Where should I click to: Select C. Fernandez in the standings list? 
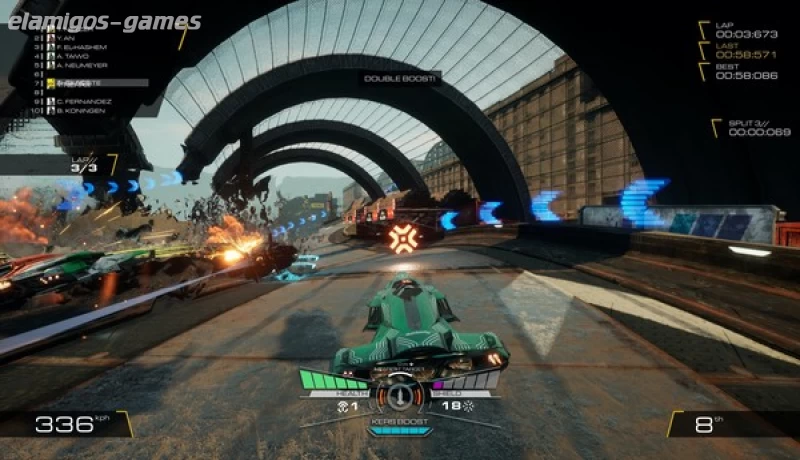[x=82, y=101]
